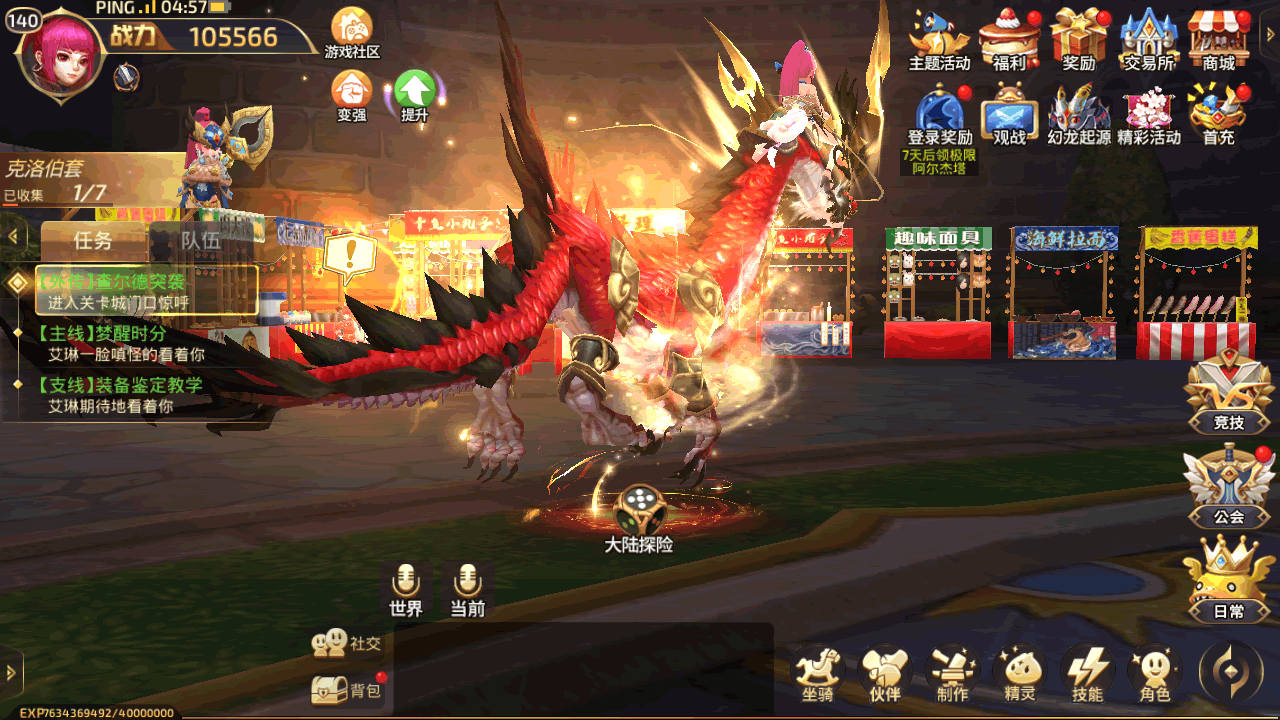Open the 首充 first recharge offer
Viewport: 1280px width, 720px height.
click(1218, 114)
